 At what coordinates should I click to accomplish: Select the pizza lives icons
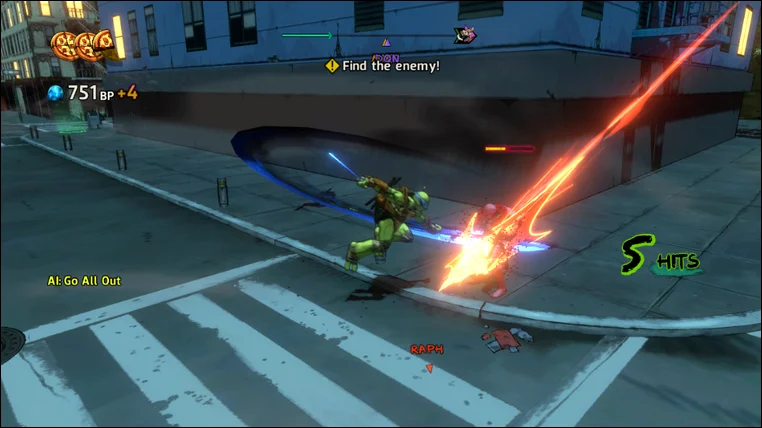pyautogui.click(x=82, y=44)
